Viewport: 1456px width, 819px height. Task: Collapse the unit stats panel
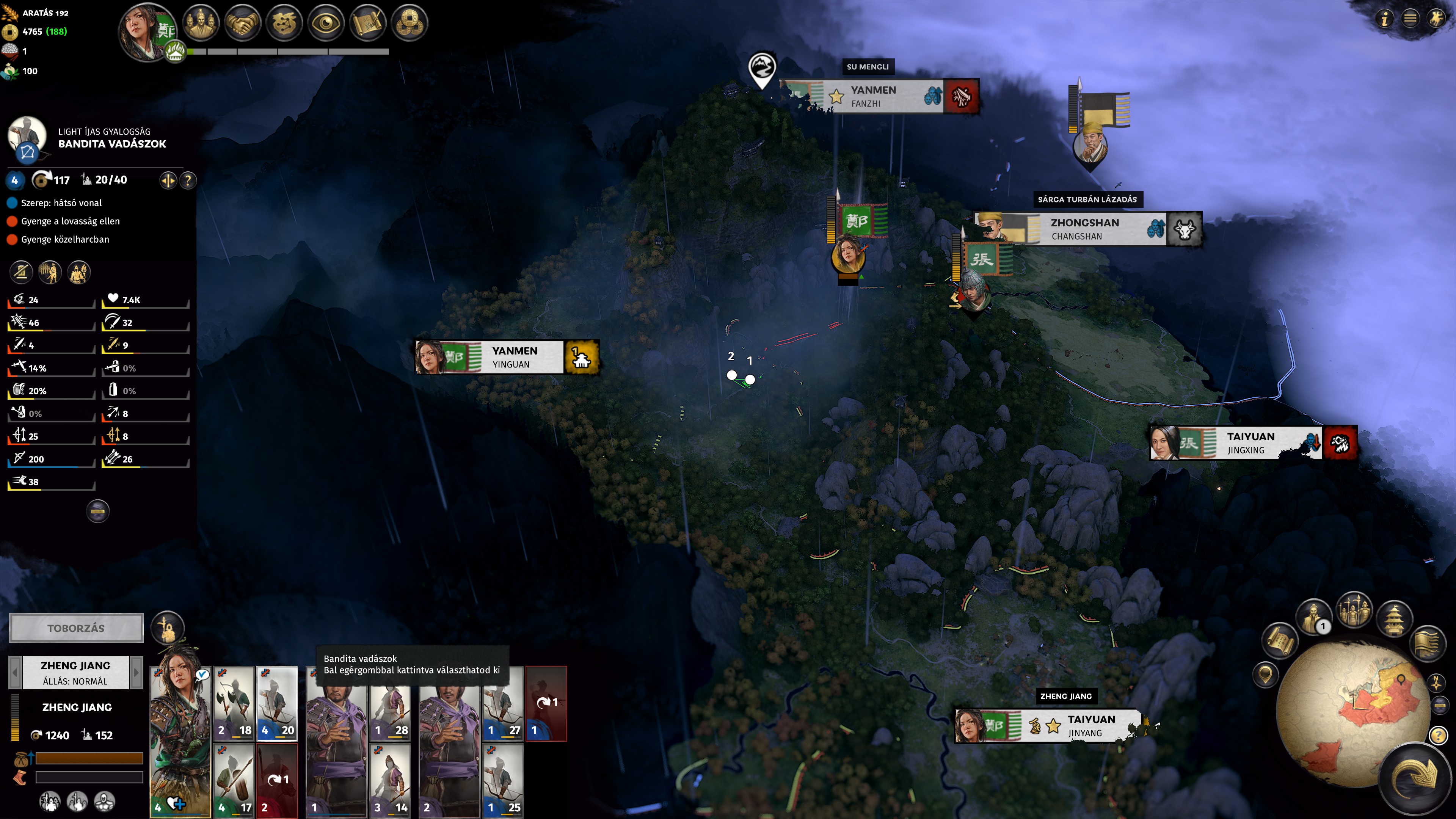pos(97,511)
